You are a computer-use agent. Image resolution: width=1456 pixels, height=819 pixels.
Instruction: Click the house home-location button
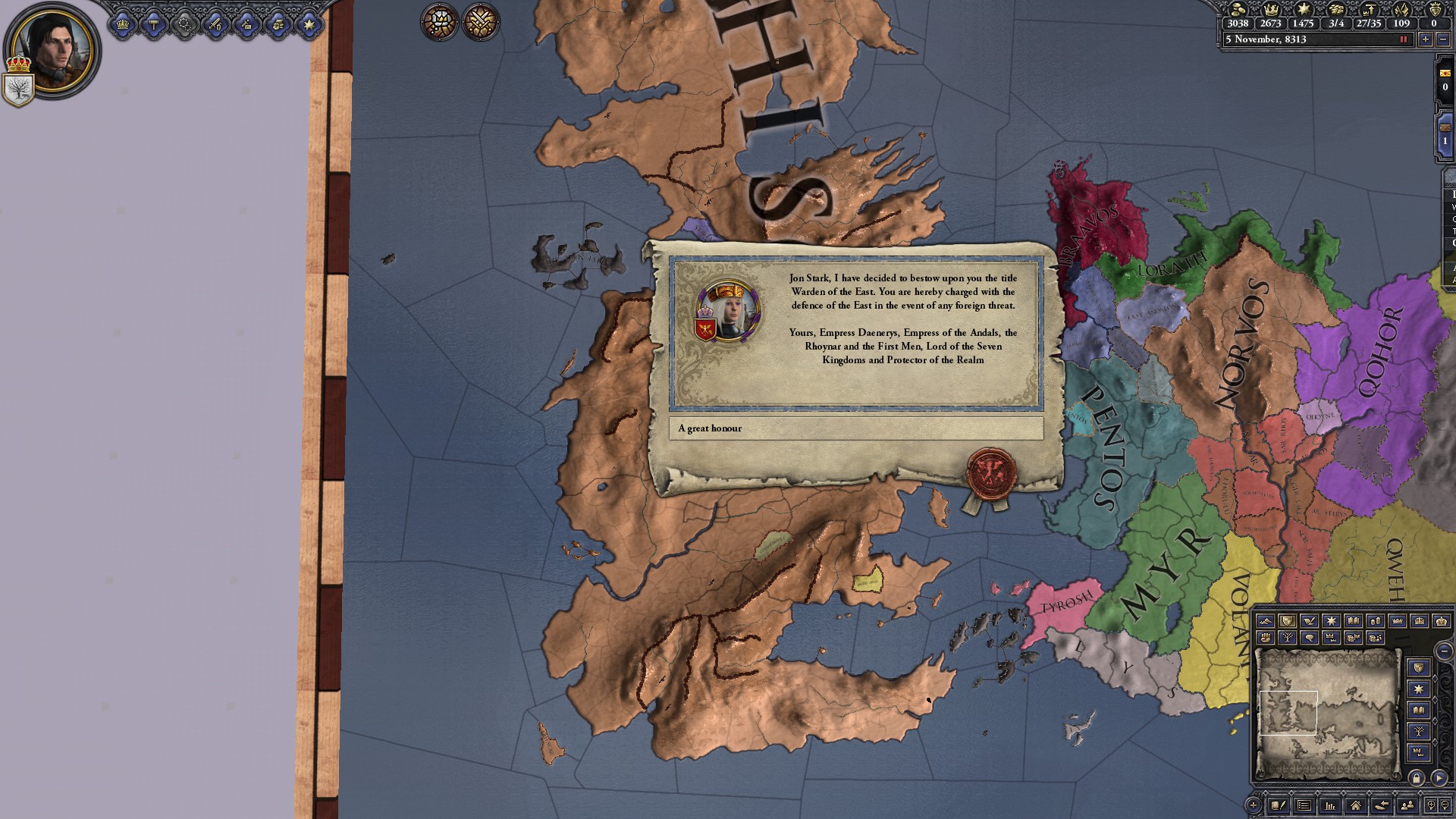click(x=1355, y=805)
